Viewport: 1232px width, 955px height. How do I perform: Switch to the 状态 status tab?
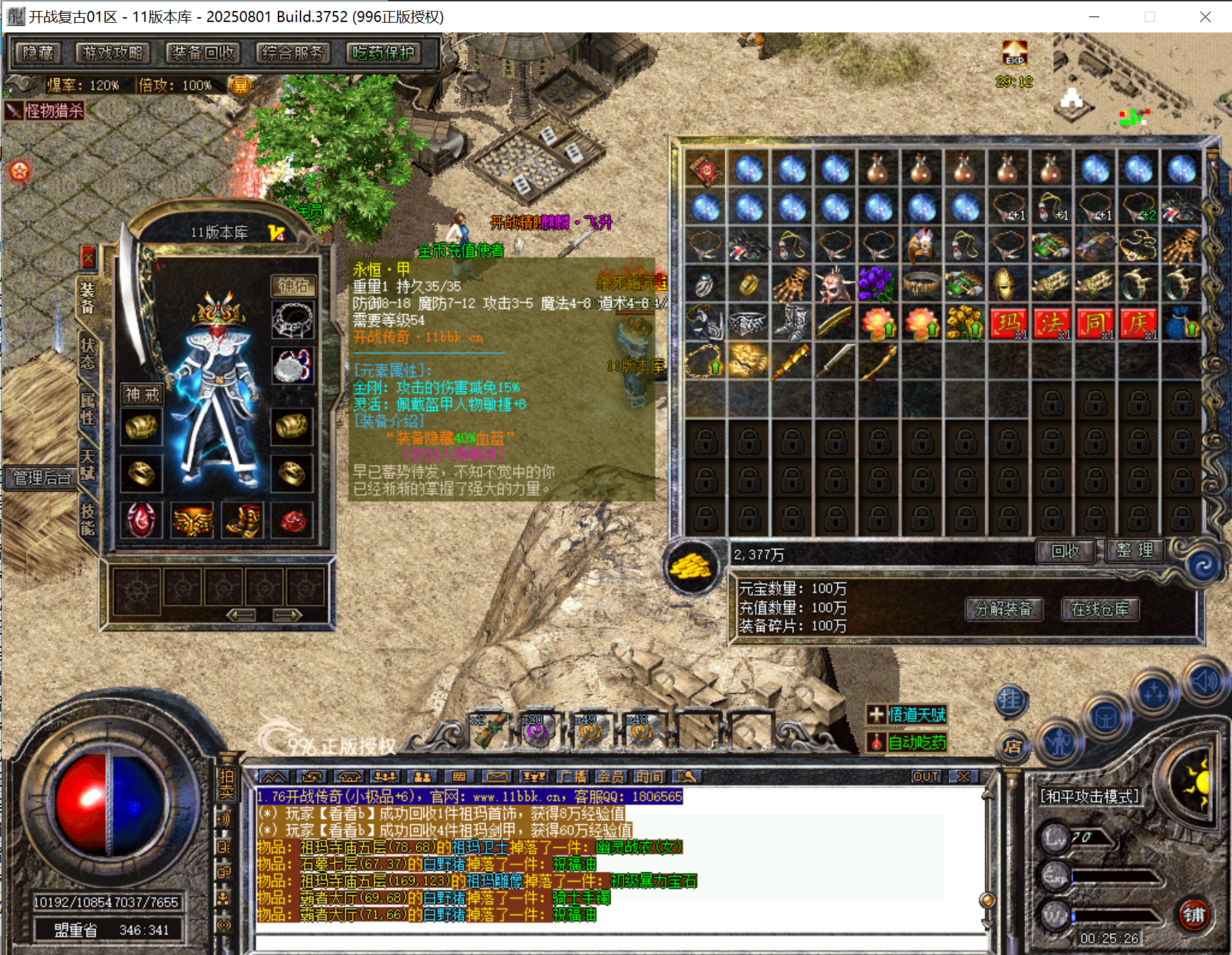coord(87,353)
